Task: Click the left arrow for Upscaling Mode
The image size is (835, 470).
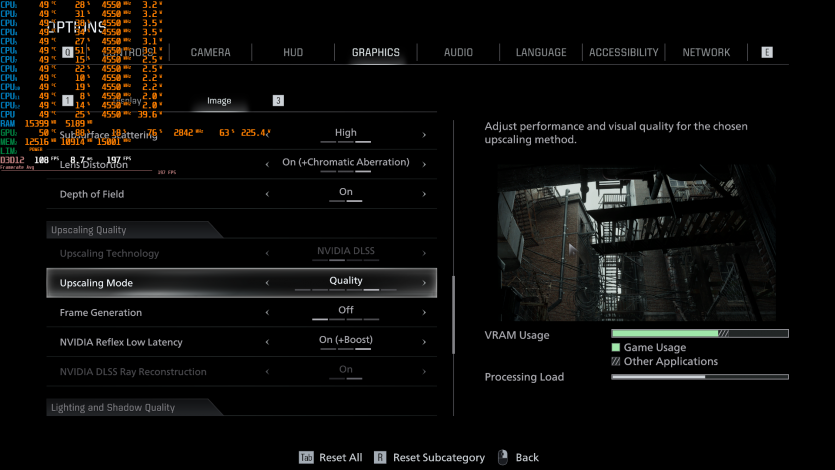Action: point(267,283)
